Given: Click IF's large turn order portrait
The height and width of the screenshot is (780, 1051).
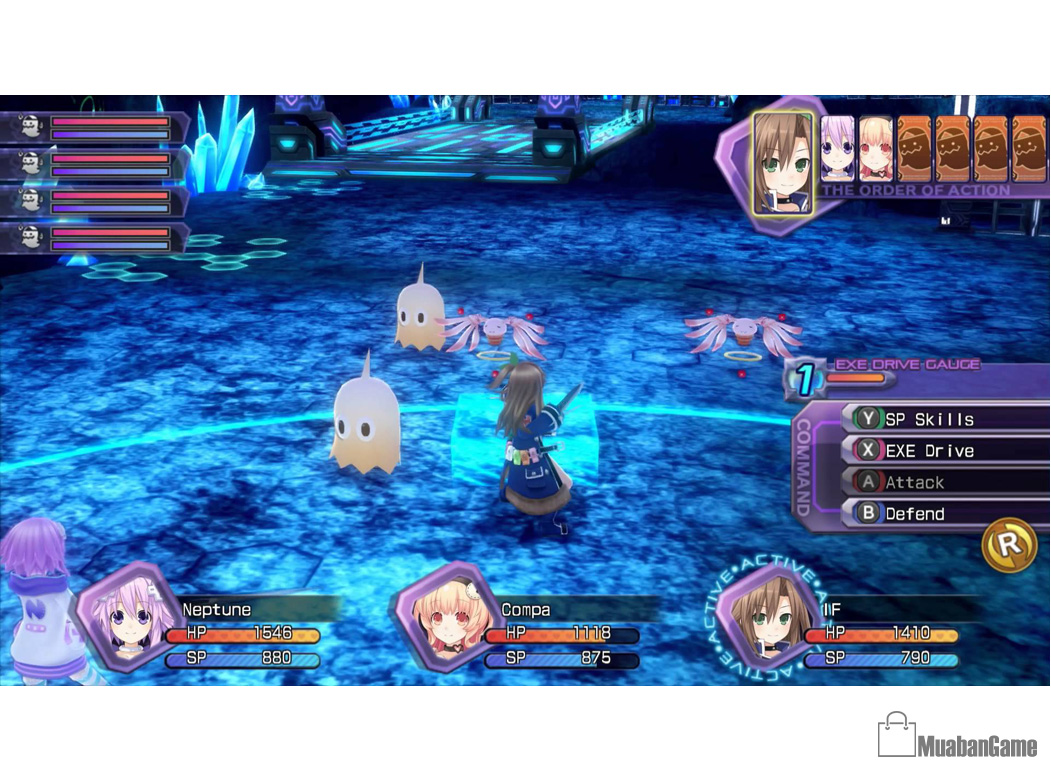Looking at the screenshot, I should [781, 160].
